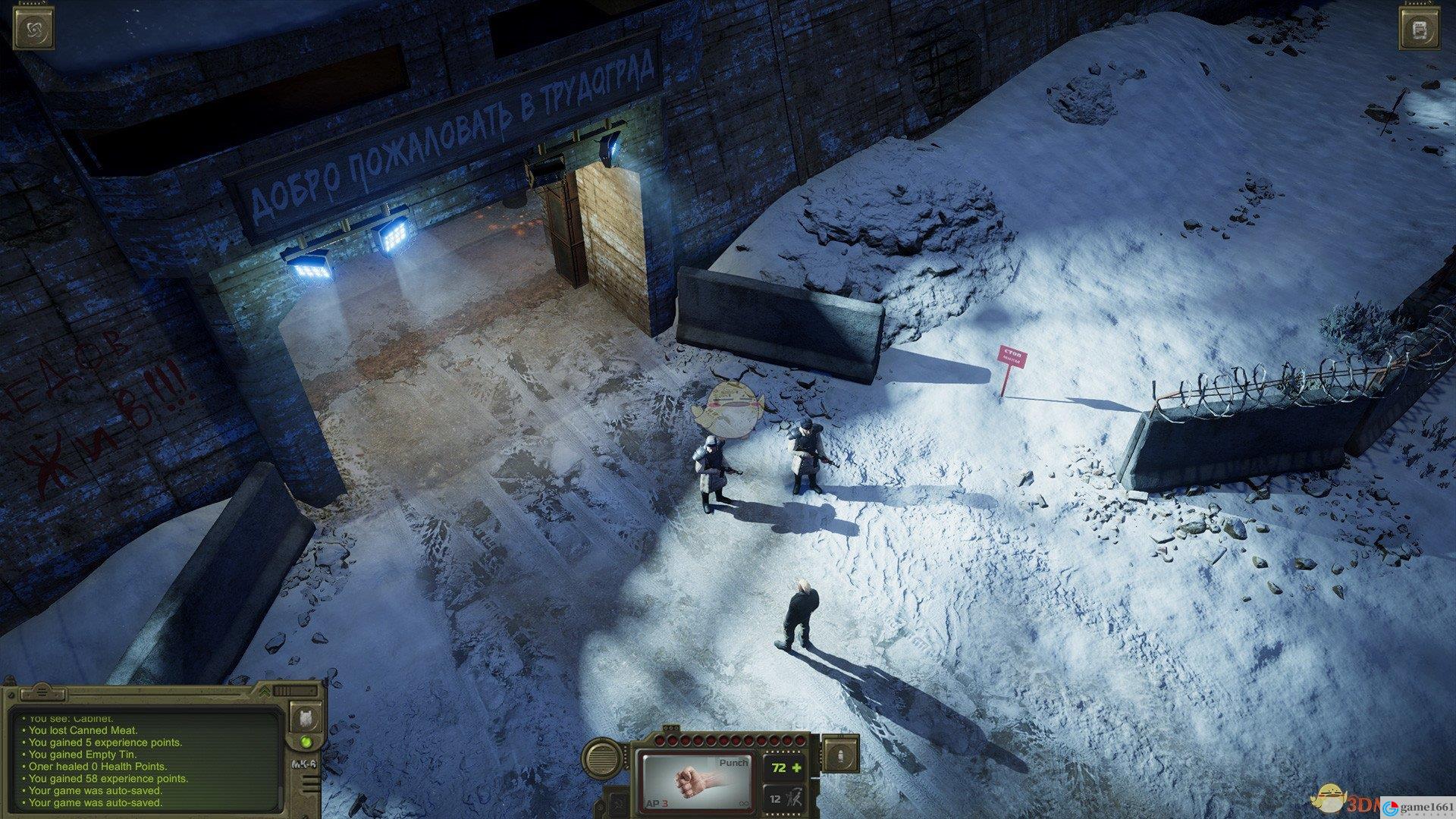Screen dimensions: 1456x819
Task: Toggle the green indicator light on log panel
Action: pos(306,742)
